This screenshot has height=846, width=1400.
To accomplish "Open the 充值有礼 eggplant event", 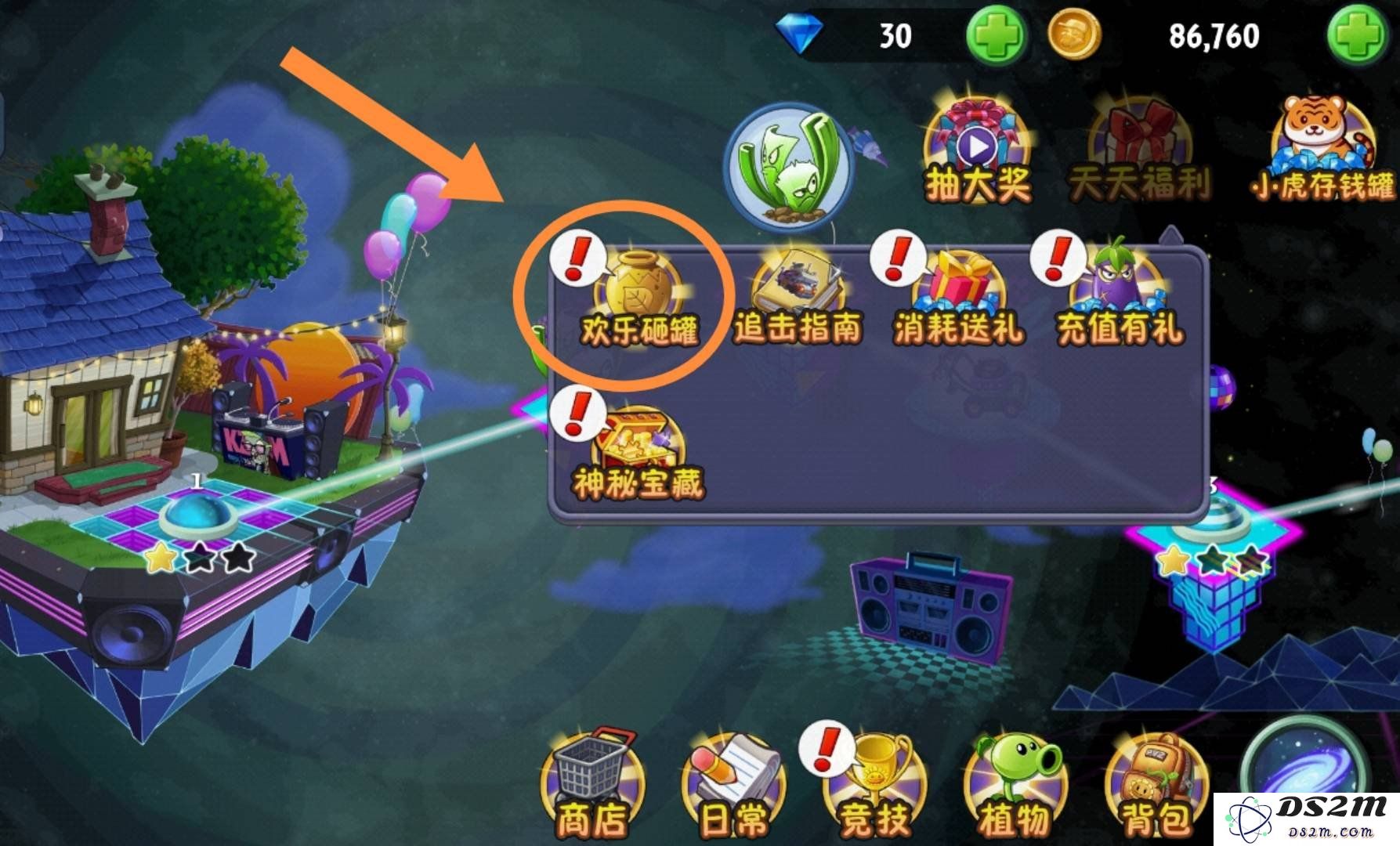I will click(x=1119, y=300).
